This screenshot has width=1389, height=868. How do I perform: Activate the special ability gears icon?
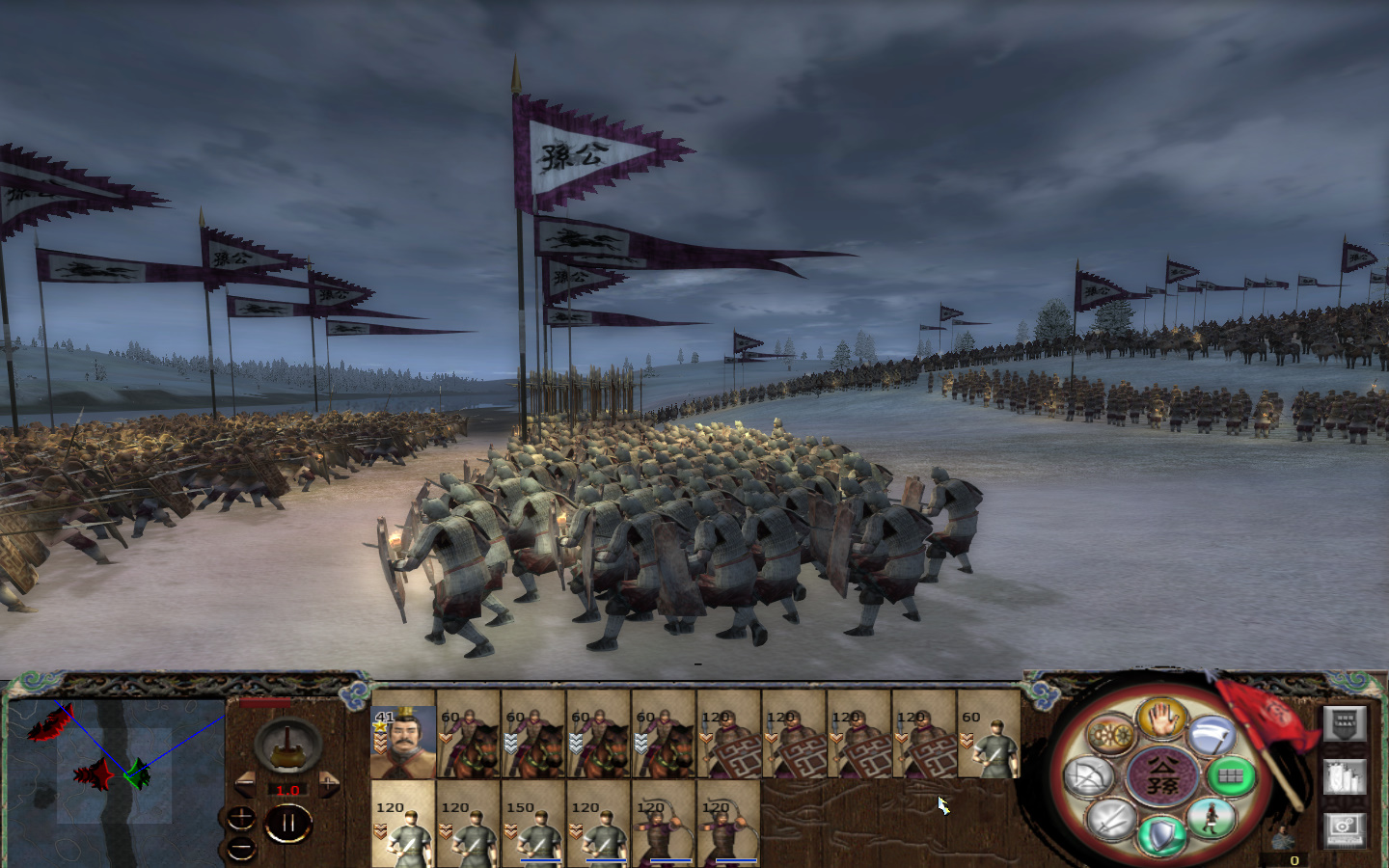click(1110, 735)
